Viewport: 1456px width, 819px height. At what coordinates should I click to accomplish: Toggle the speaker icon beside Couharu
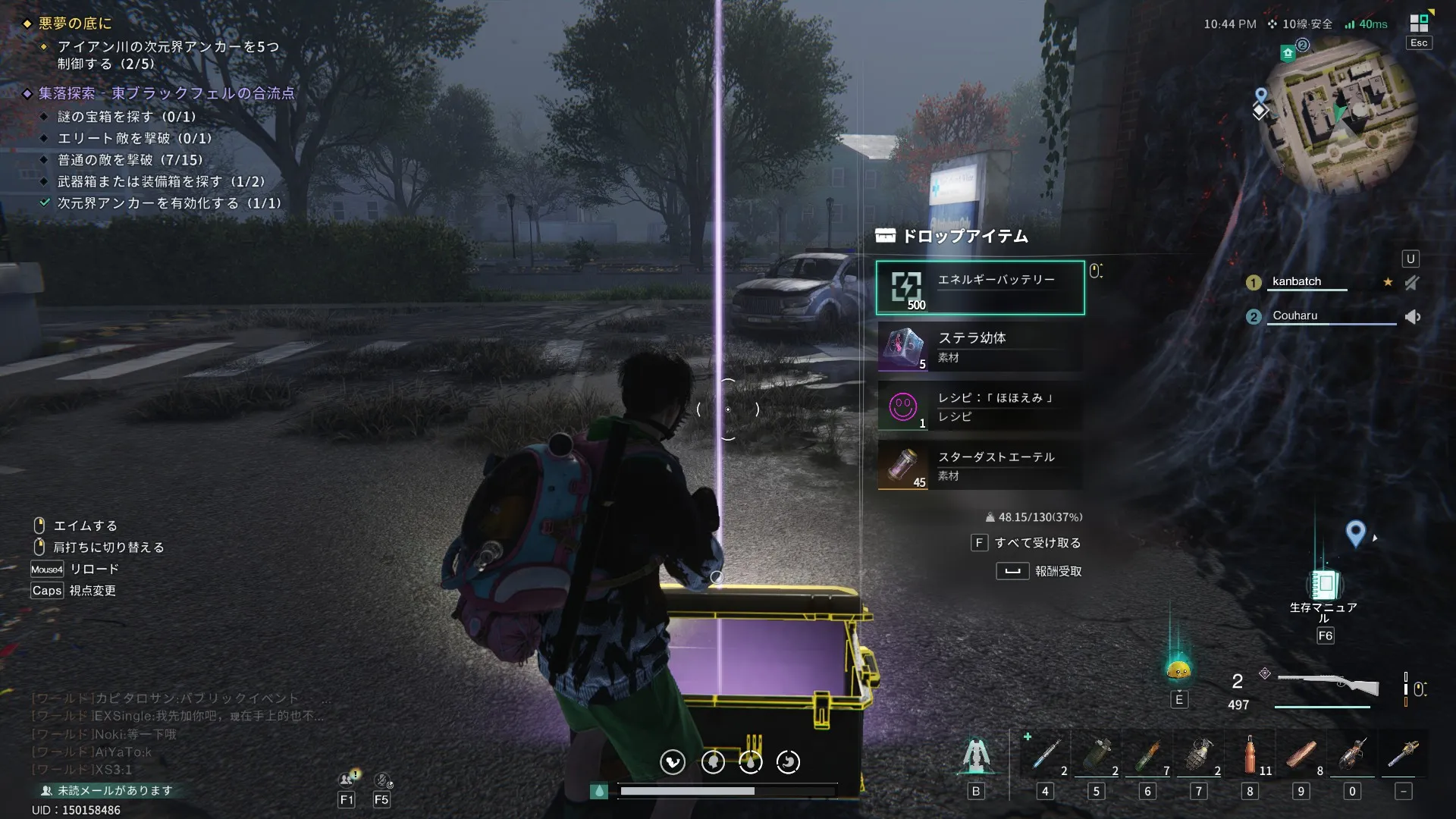pyautogui.click(x=1412, y=317)
